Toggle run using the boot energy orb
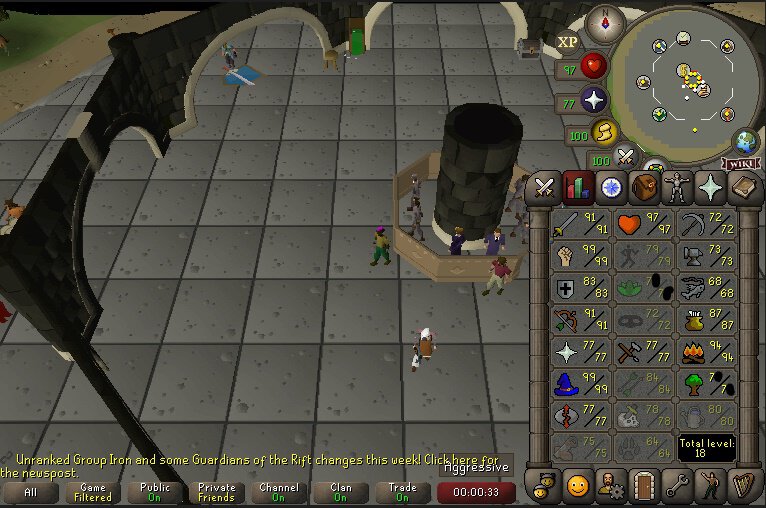This screenshot has height=508, width=766. (x=604, y=132)
